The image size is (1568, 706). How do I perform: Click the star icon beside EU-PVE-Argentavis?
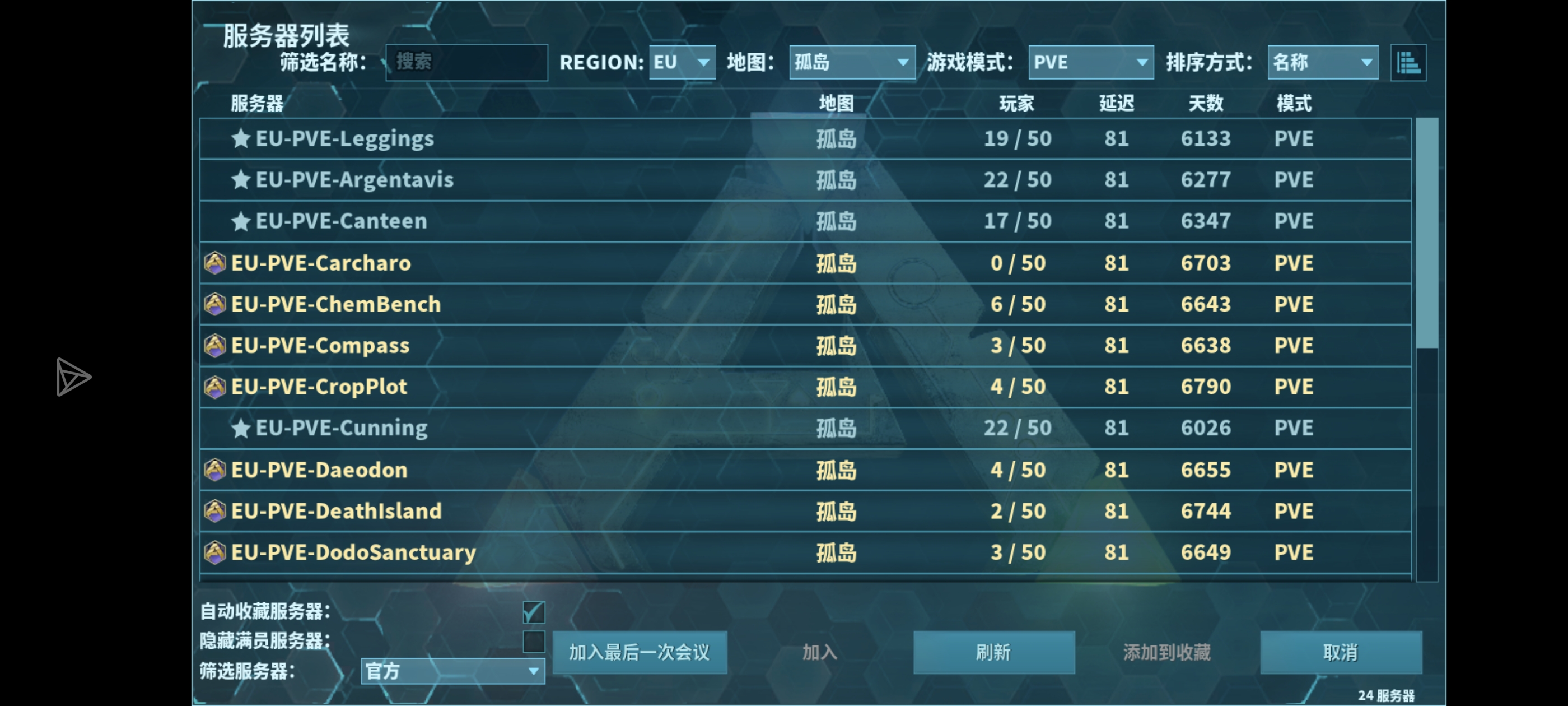(x=243, y=180)
